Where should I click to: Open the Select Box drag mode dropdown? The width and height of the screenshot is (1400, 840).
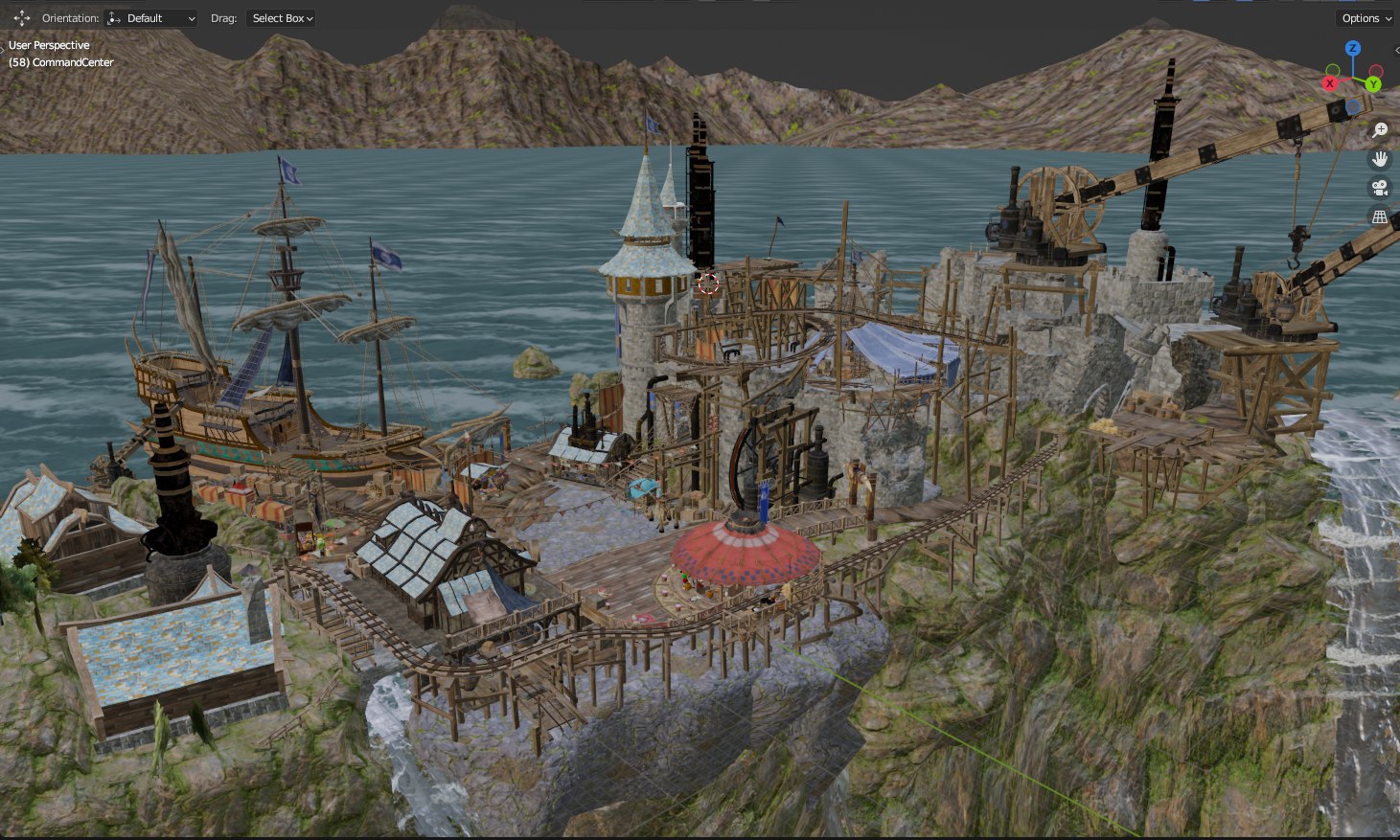tap(281, 18)
